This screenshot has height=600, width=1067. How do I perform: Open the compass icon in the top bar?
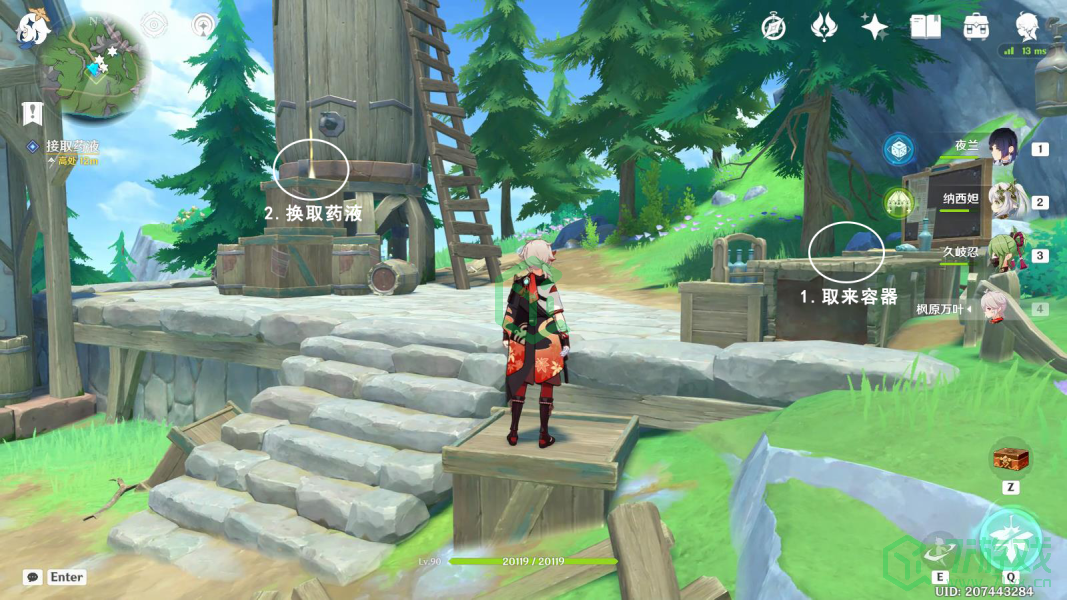tap(773, 27)
